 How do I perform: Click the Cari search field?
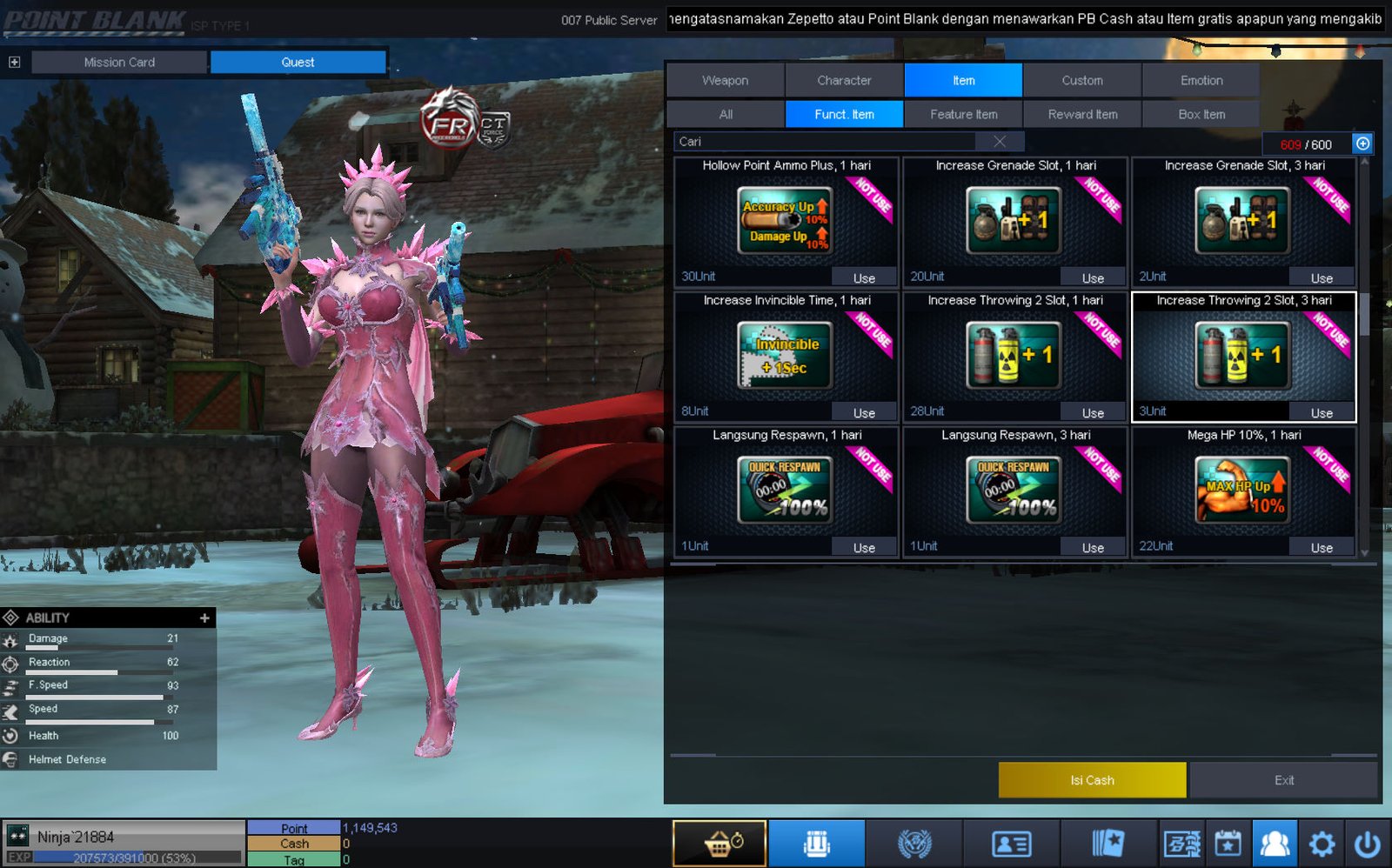[826, 141]
